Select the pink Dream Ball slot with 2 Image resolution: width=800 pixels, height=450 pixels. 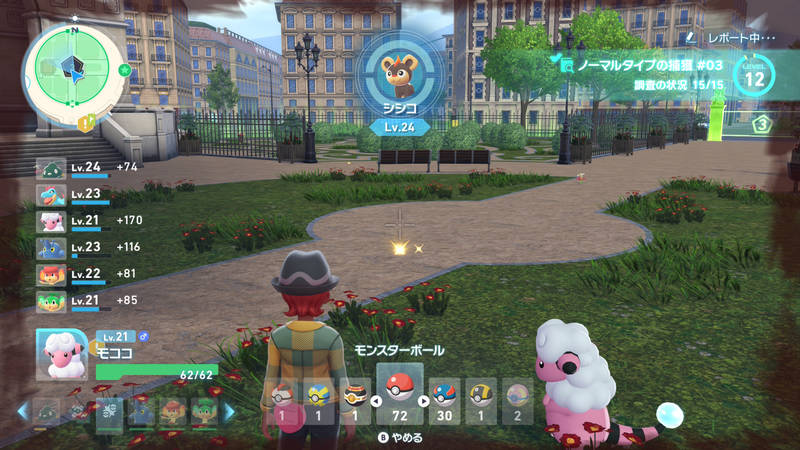click(517, 398)
